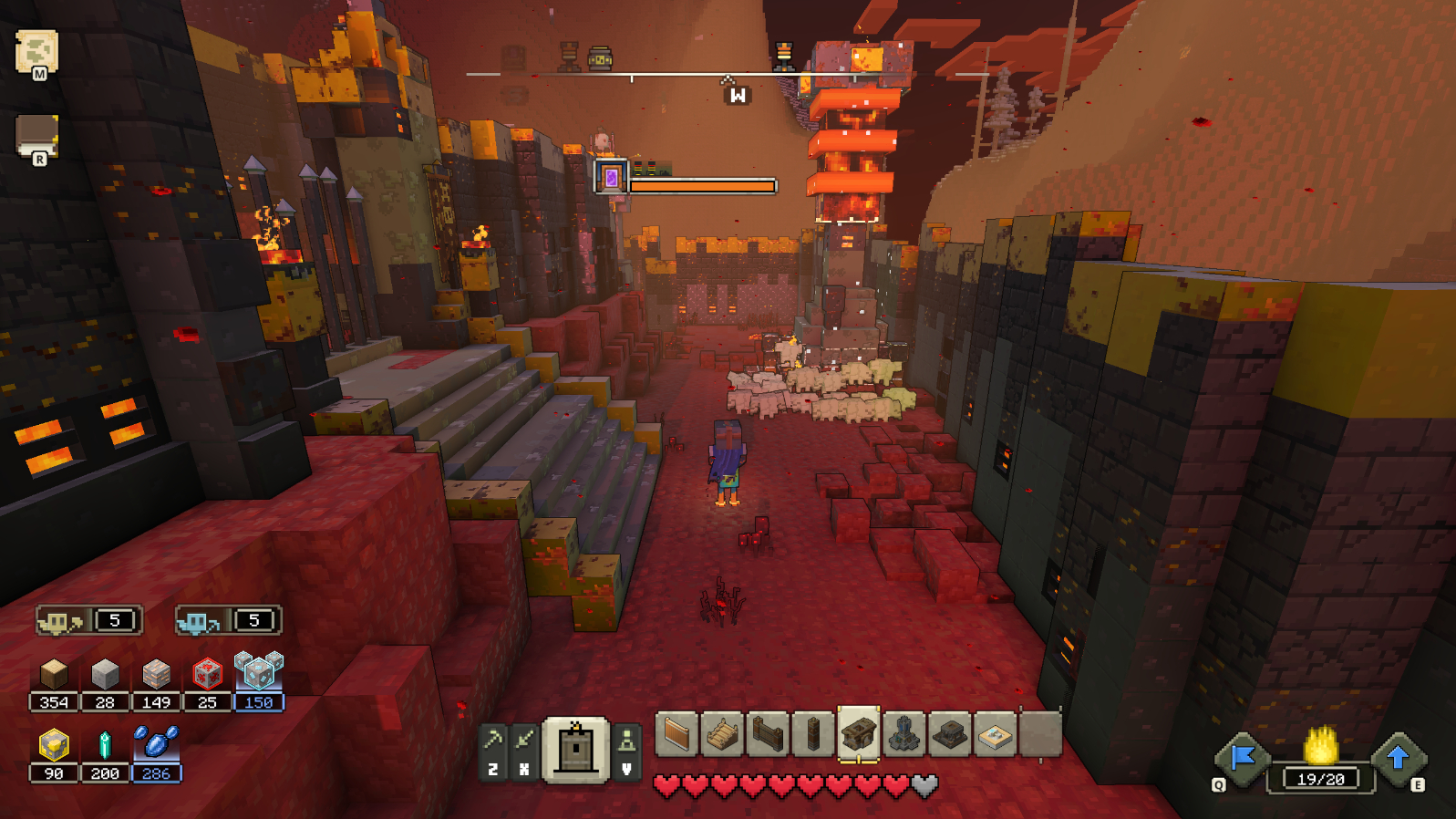
Task: Select the gate structure slot
Action: [x=768, y=734]
